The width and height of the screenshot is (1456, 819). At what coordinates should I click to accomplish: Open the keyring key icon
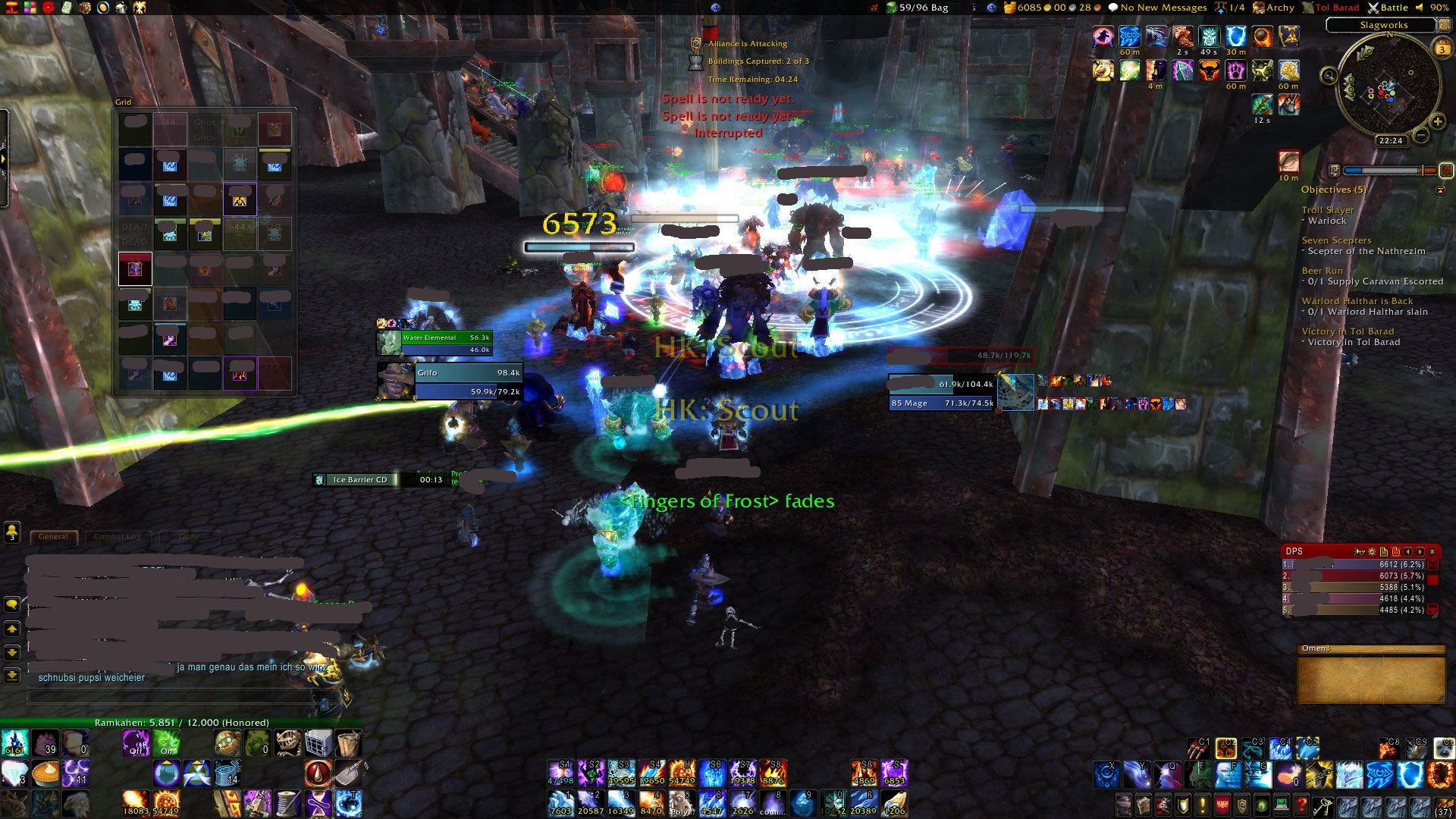coord(1322,805)
